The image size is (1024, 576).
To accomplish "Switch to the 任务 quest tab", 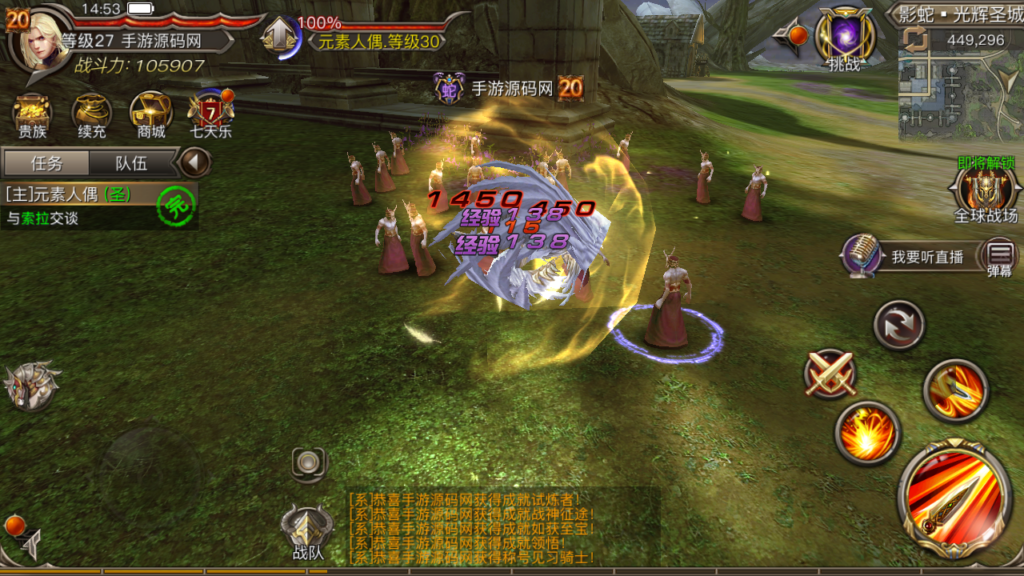I will 46,163.
